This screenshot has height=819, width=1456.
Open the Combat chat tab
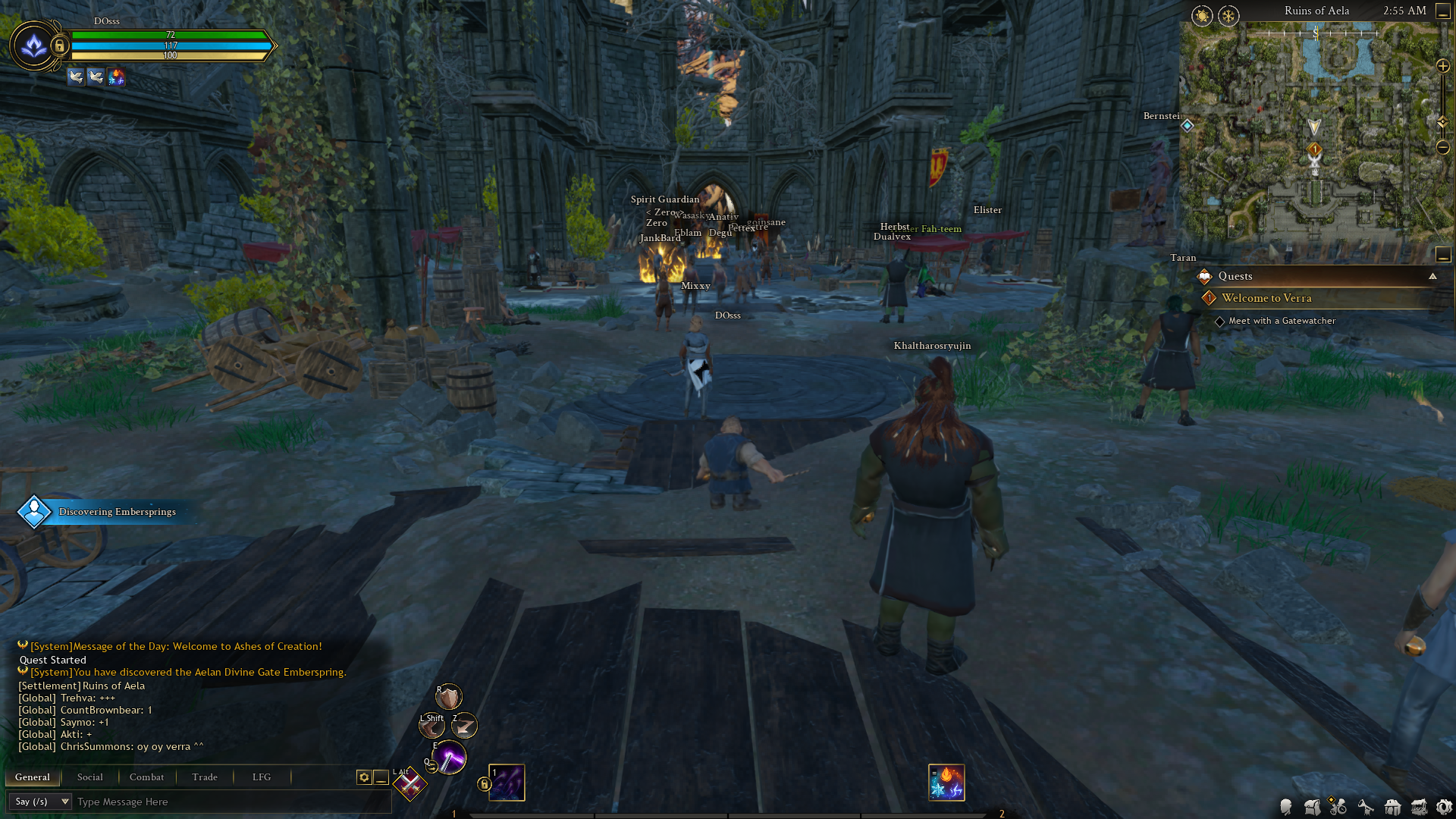pyautogui.click(x=146, y=777)
